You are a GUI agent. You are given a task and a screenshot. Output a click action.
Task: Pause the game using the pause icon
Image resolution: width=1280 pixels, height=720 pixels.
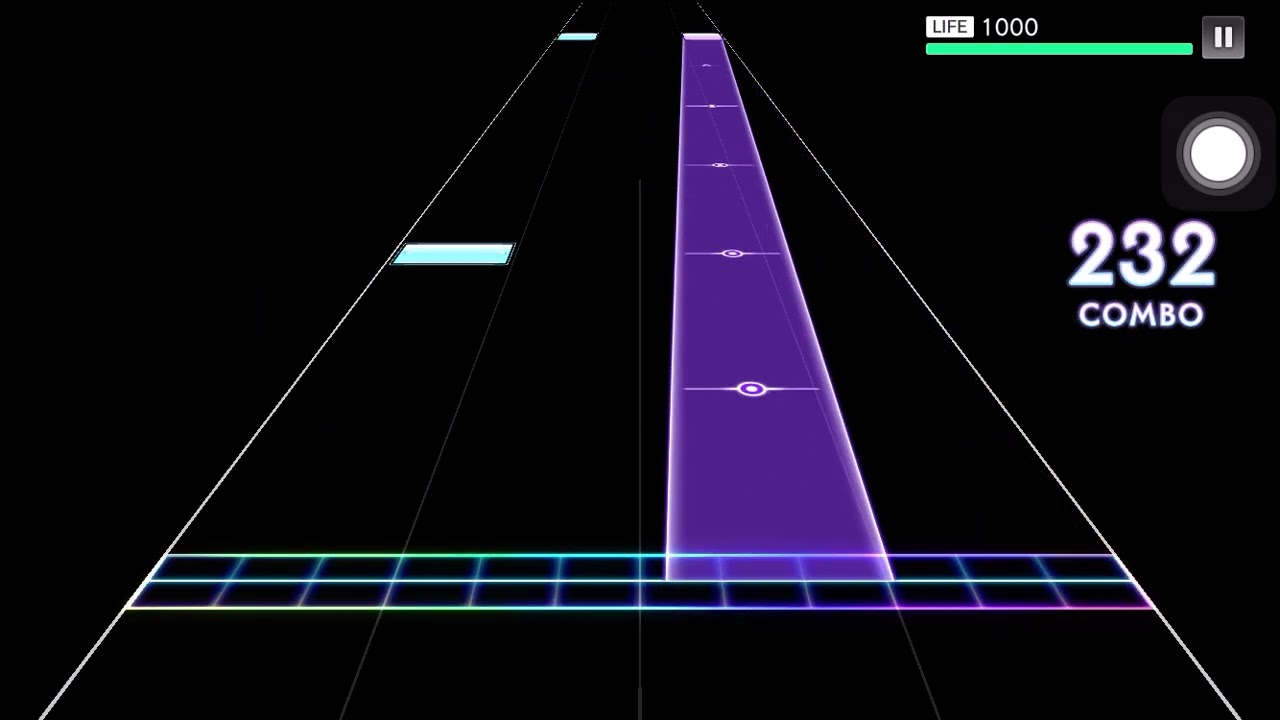pyautogui.click(x=1222, y=37)
